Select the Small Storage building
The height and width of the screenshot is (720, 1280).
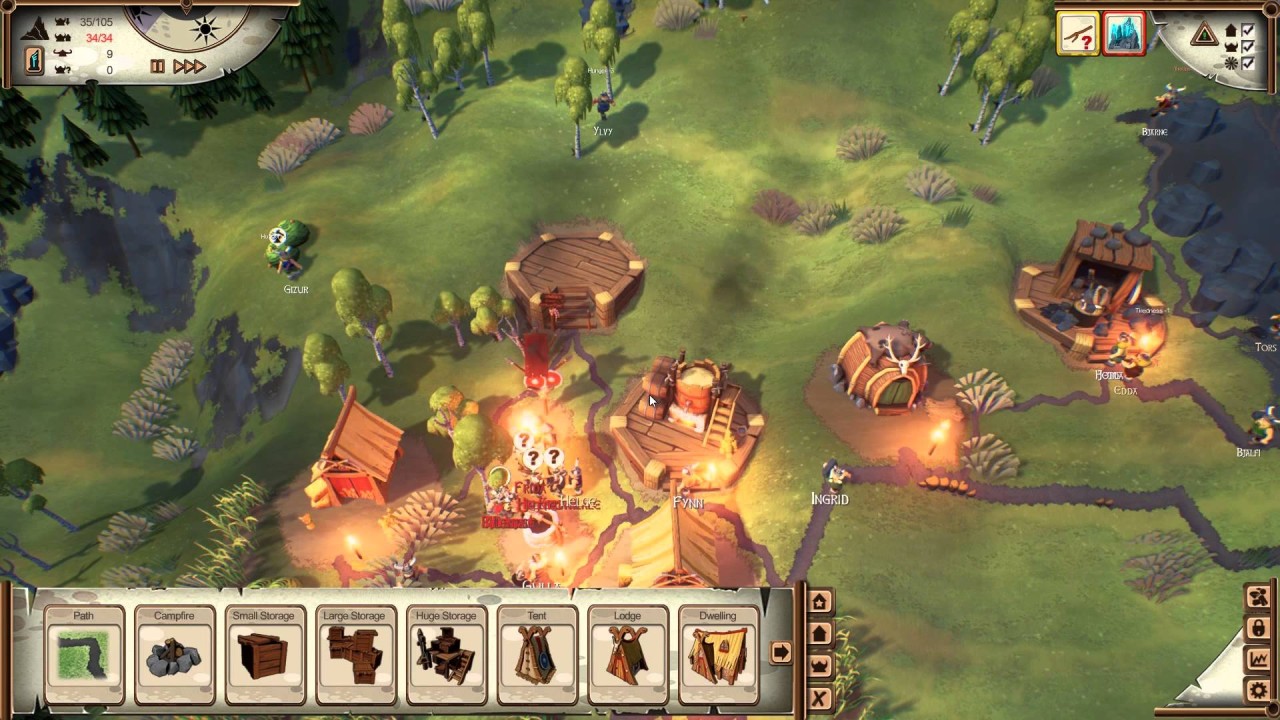[264, 655]
